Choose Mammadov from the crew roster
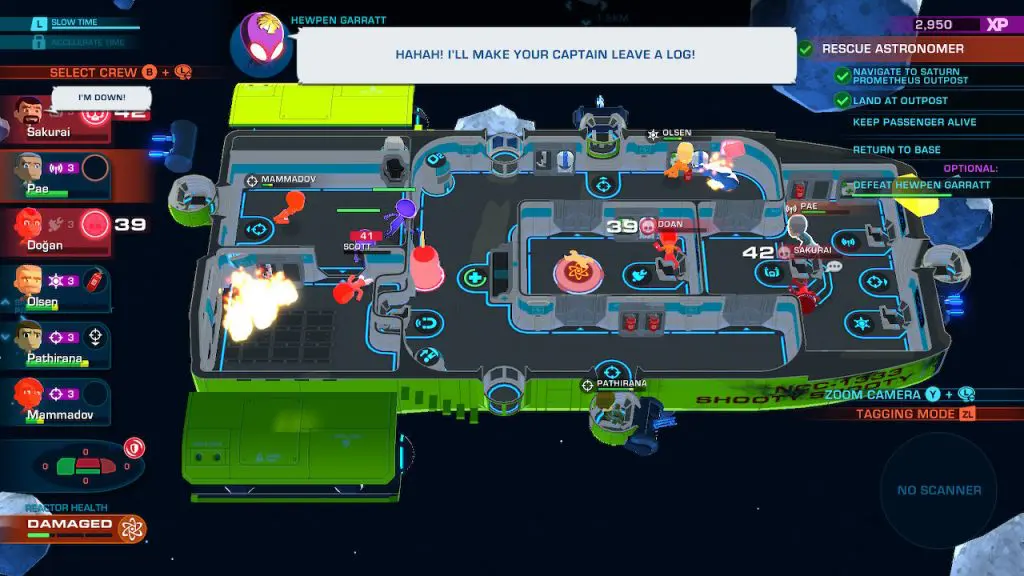This screenshot has height=576, width=1024. pyautogui.click(x=50, y=400)
